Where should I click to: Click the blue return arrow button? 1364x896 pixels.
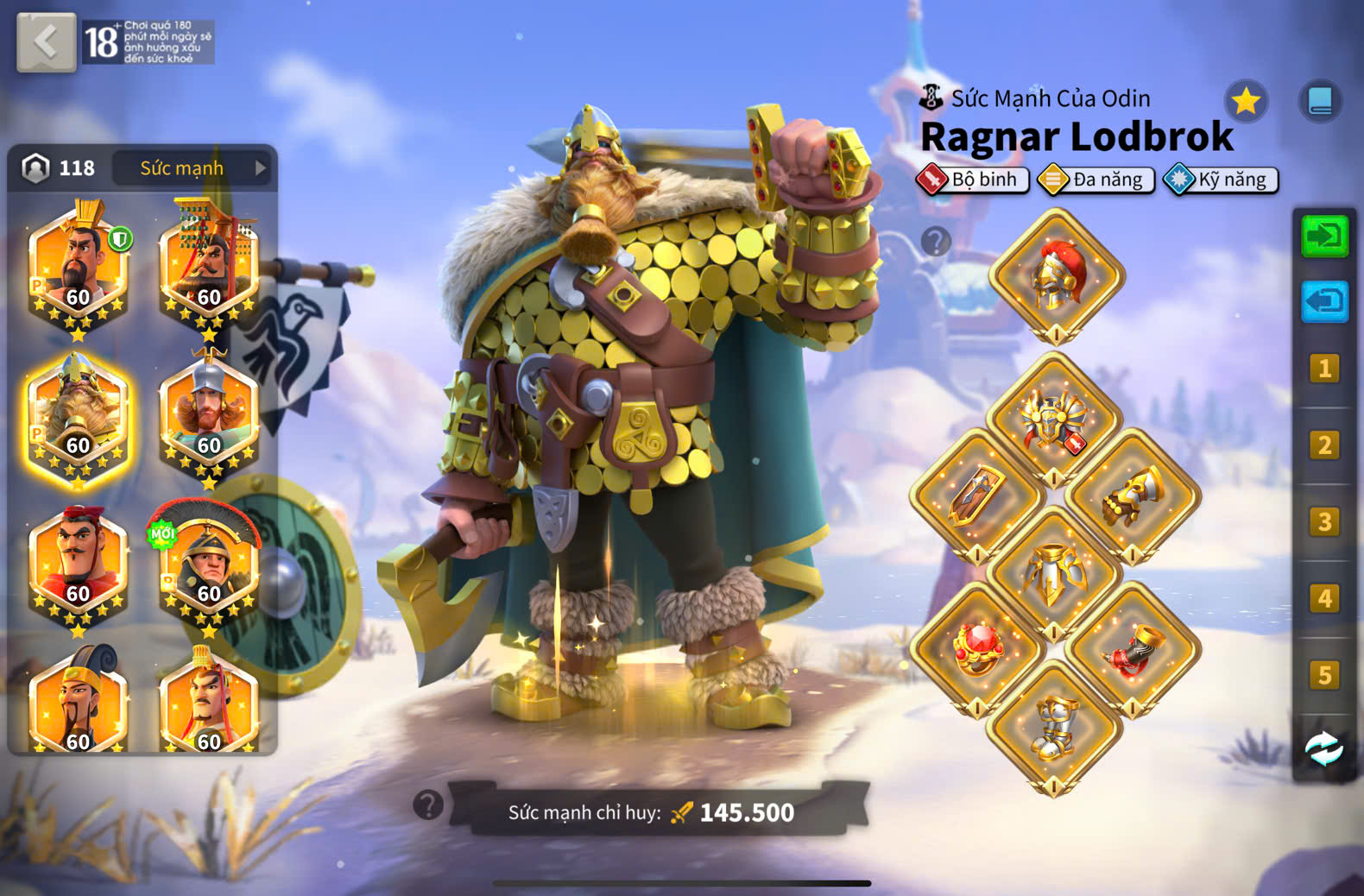click(x=1324, y=302)
